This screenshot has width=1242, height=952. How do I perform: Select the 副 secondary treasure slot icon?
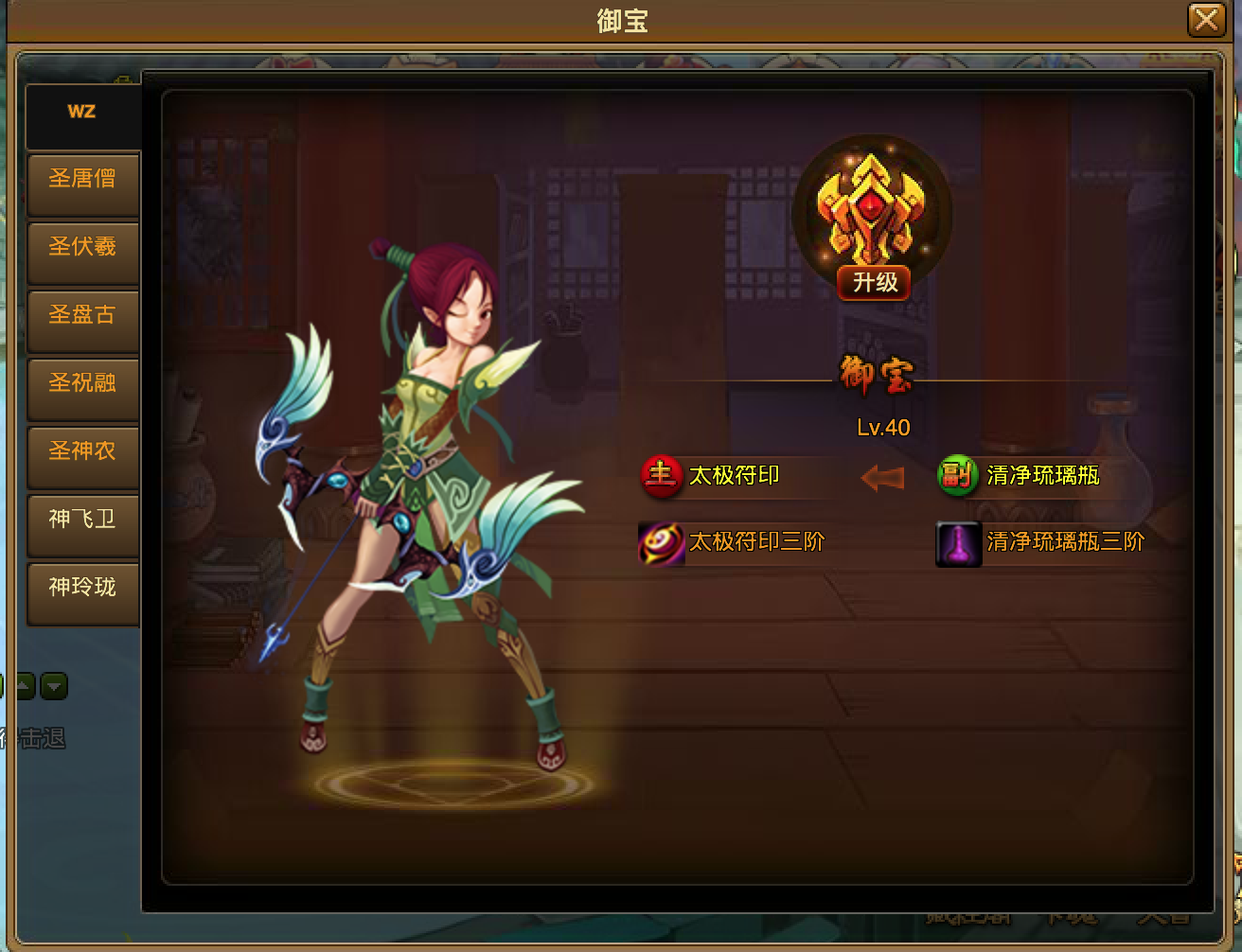tap(958, 476)
